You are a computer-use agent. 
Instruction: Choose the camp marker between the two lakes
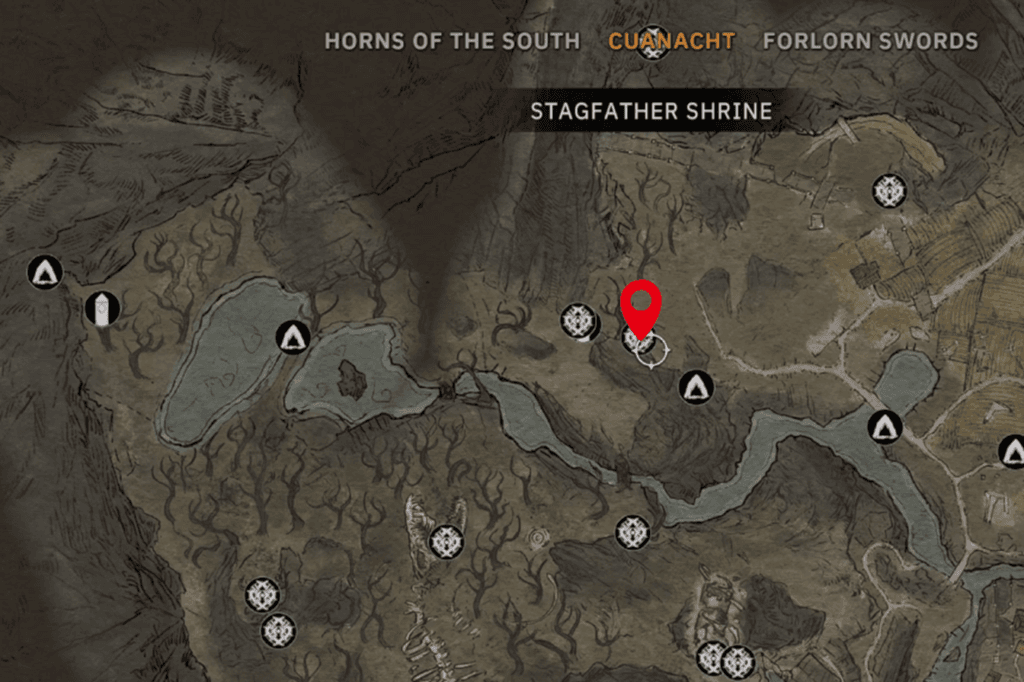pos(293,337)
